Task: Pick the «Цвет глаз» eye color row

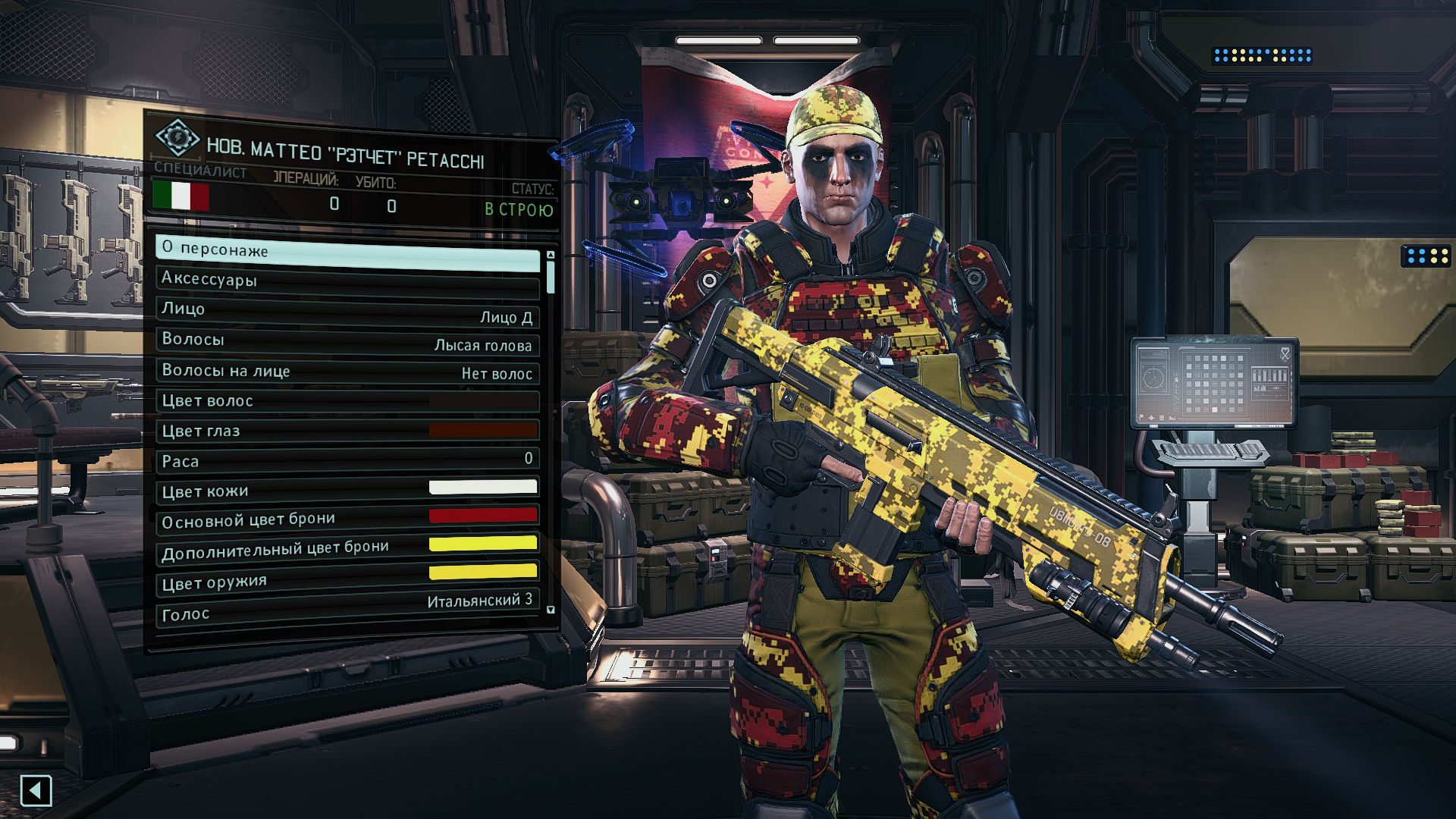Action: point(347,431)
